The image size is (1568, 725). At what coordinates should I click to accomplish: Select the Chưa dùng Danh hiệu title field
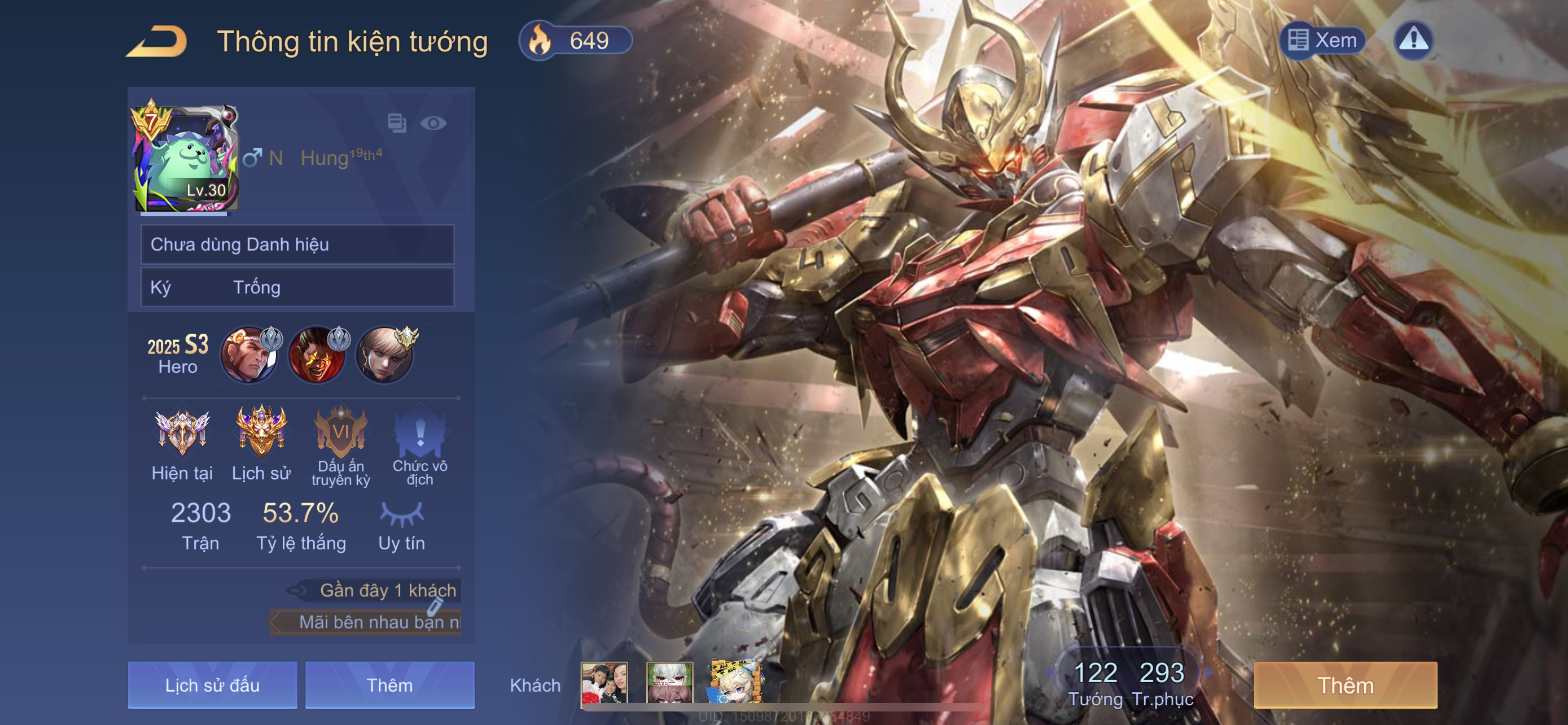tap(297, 244)
